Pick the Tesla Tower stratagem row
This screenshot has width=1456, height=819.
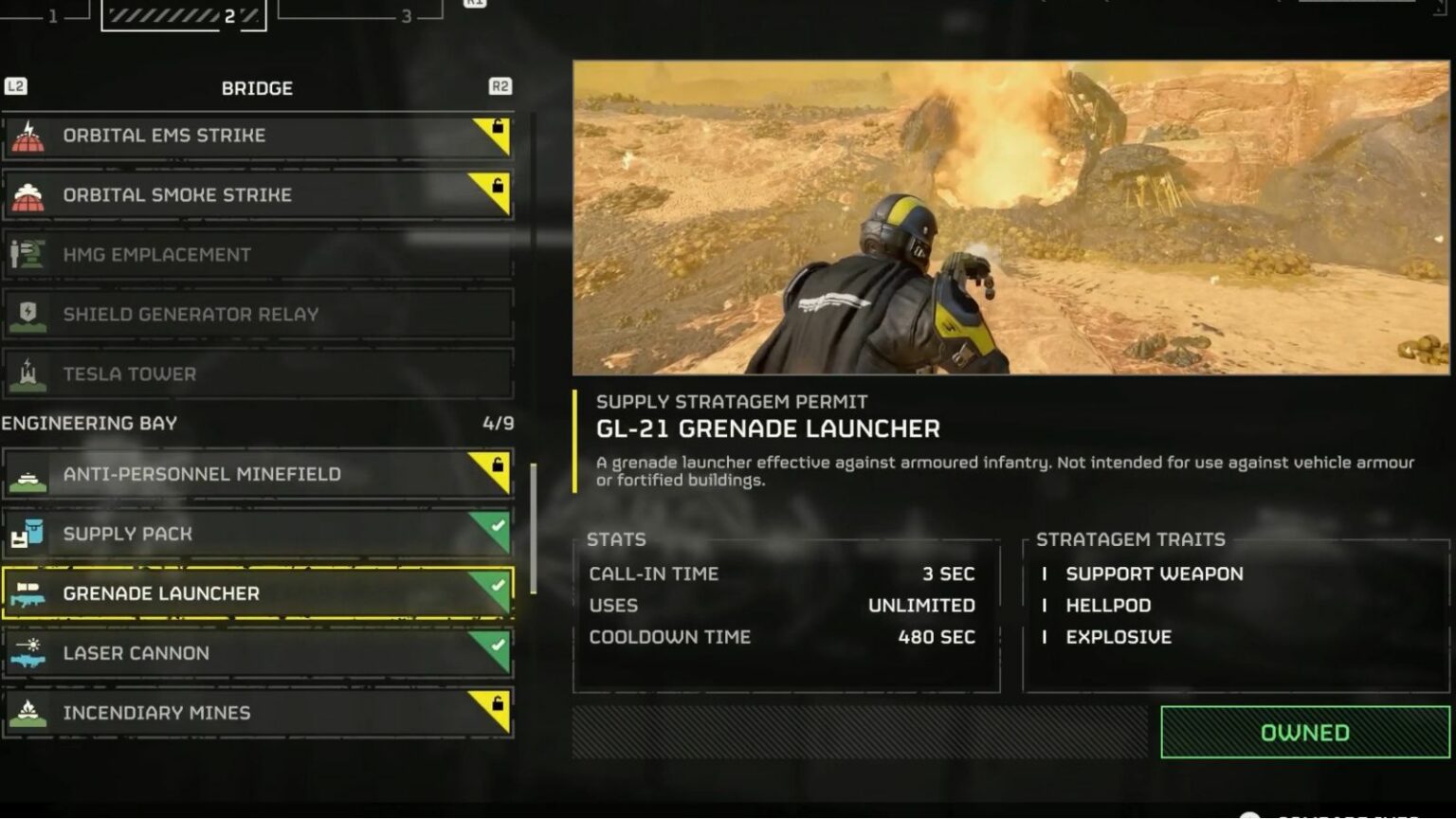[x=256, y=374]
